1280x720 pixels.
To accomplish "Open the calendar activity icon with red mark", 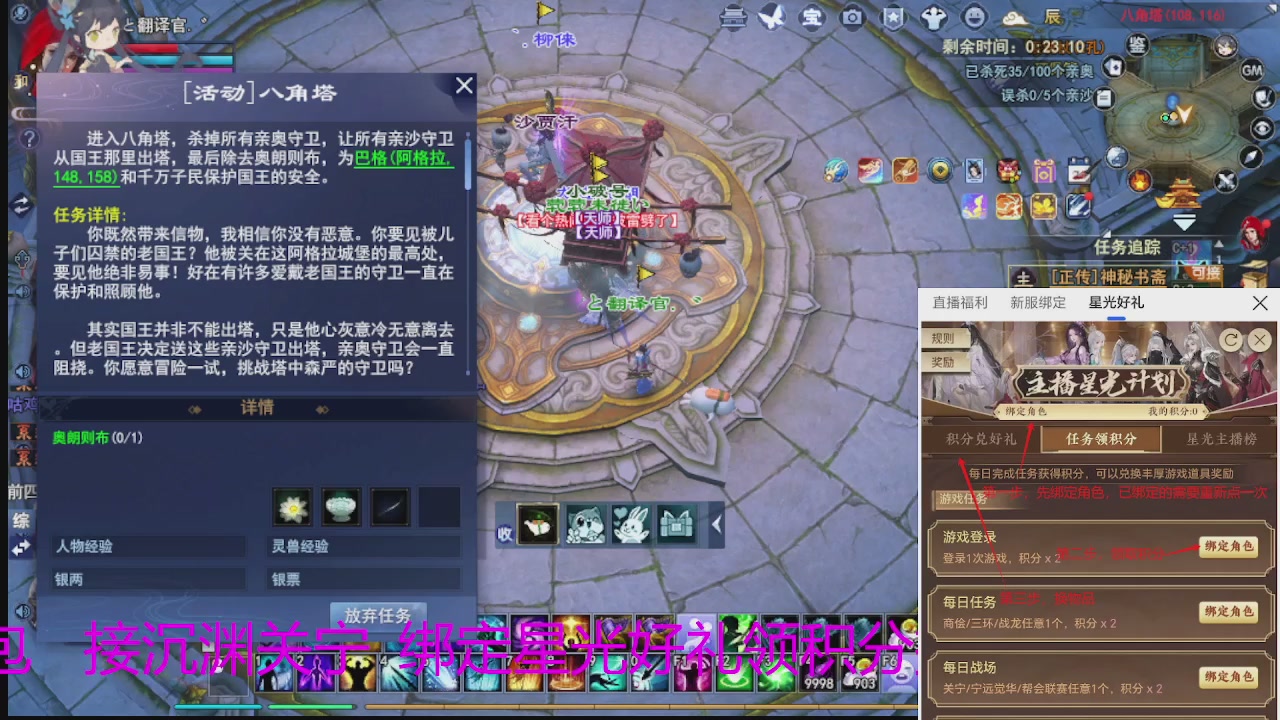I will click(x=1079, y=170).
